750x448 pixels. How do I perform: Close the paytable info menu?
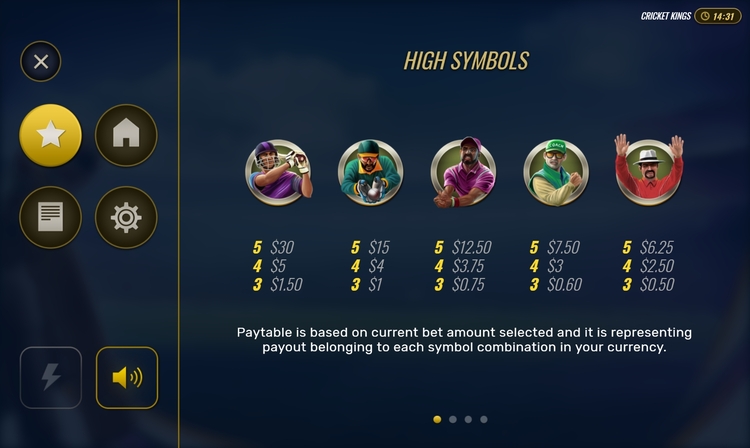(x=41, y=62)
